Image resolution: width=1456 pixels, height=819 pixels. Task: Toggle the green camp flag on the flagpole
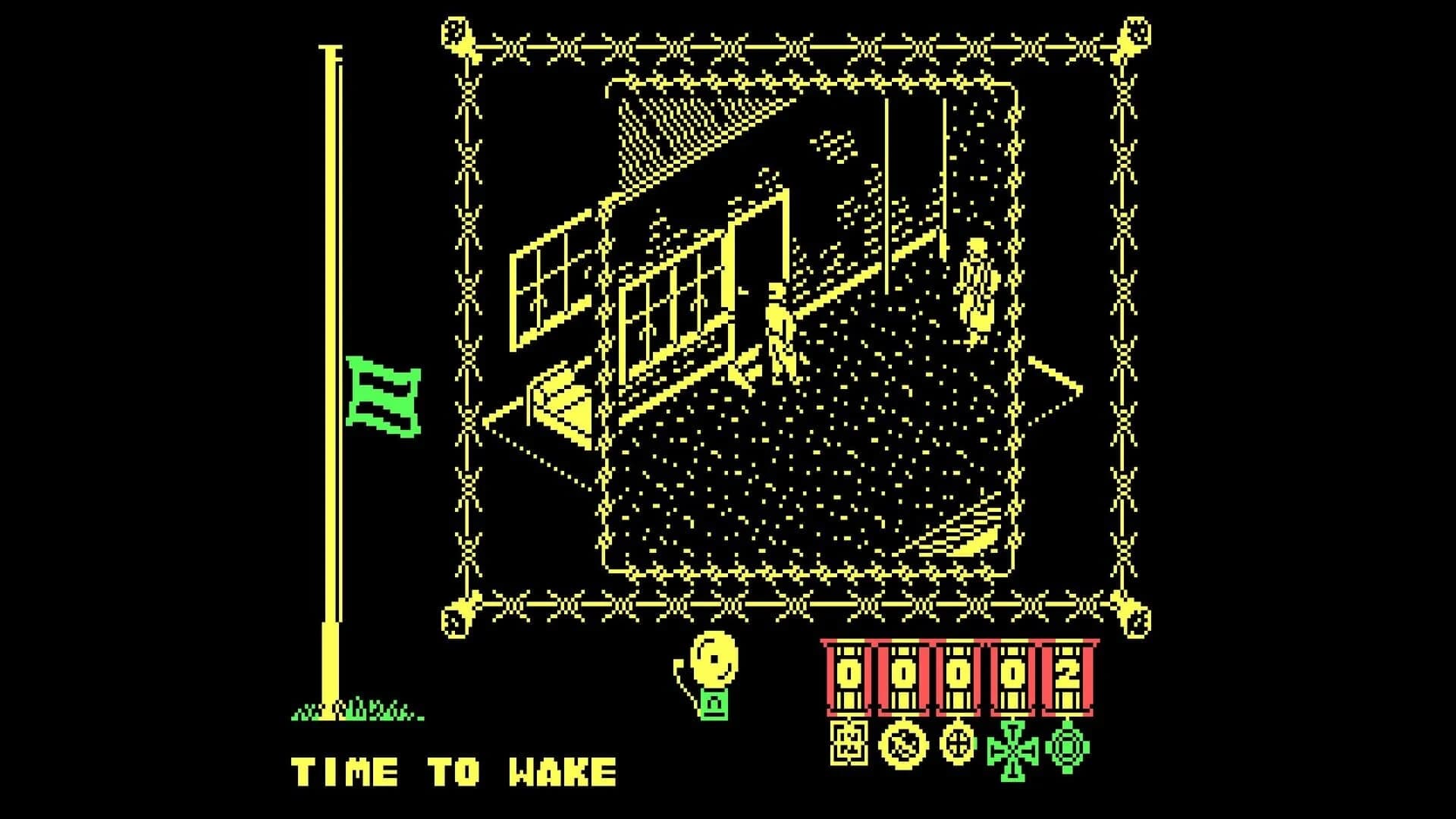383,398
